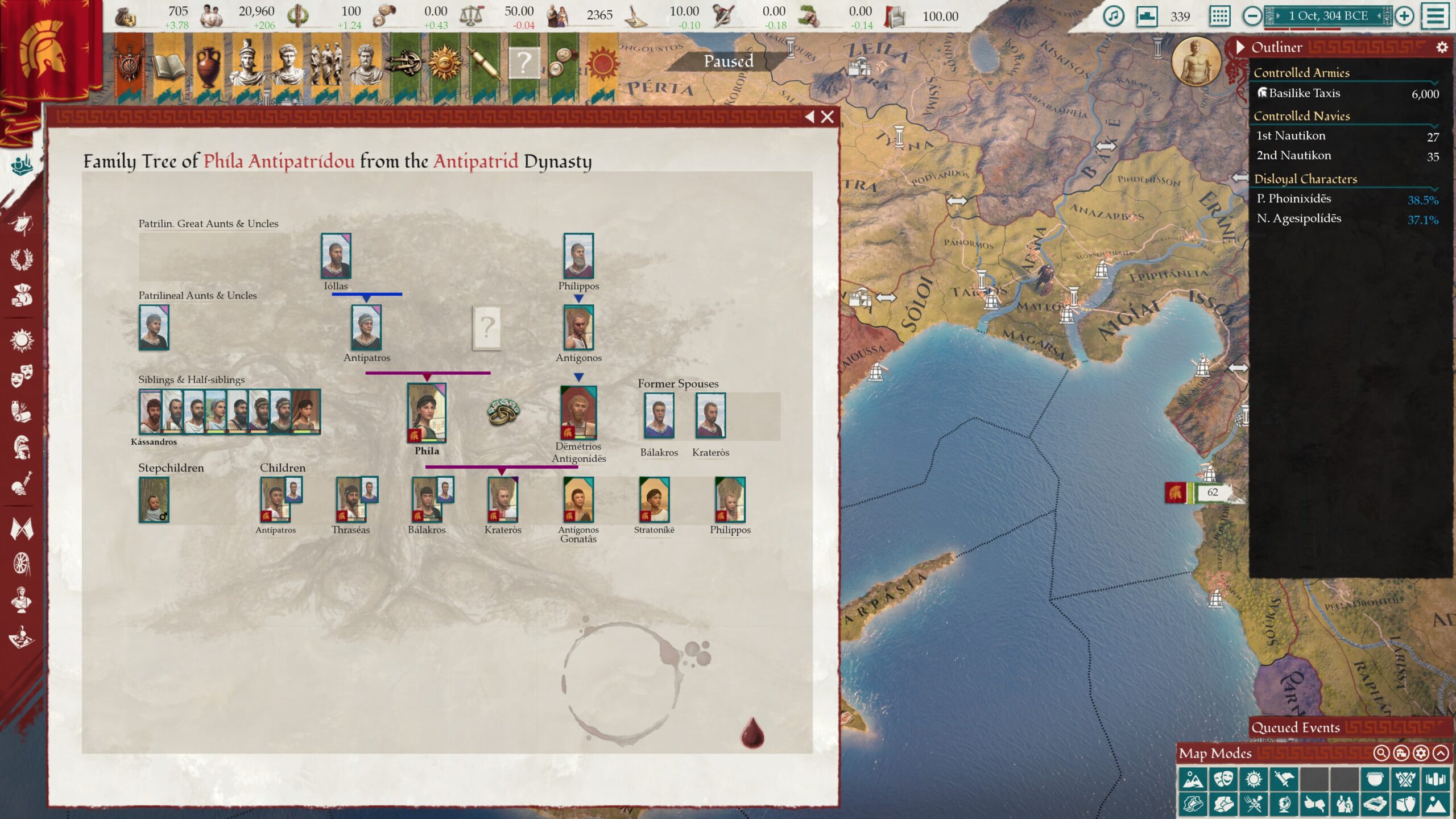Screen dimensions: 1456x819
Task: Increase game speed with the plus button
Action: point(1404,16)
